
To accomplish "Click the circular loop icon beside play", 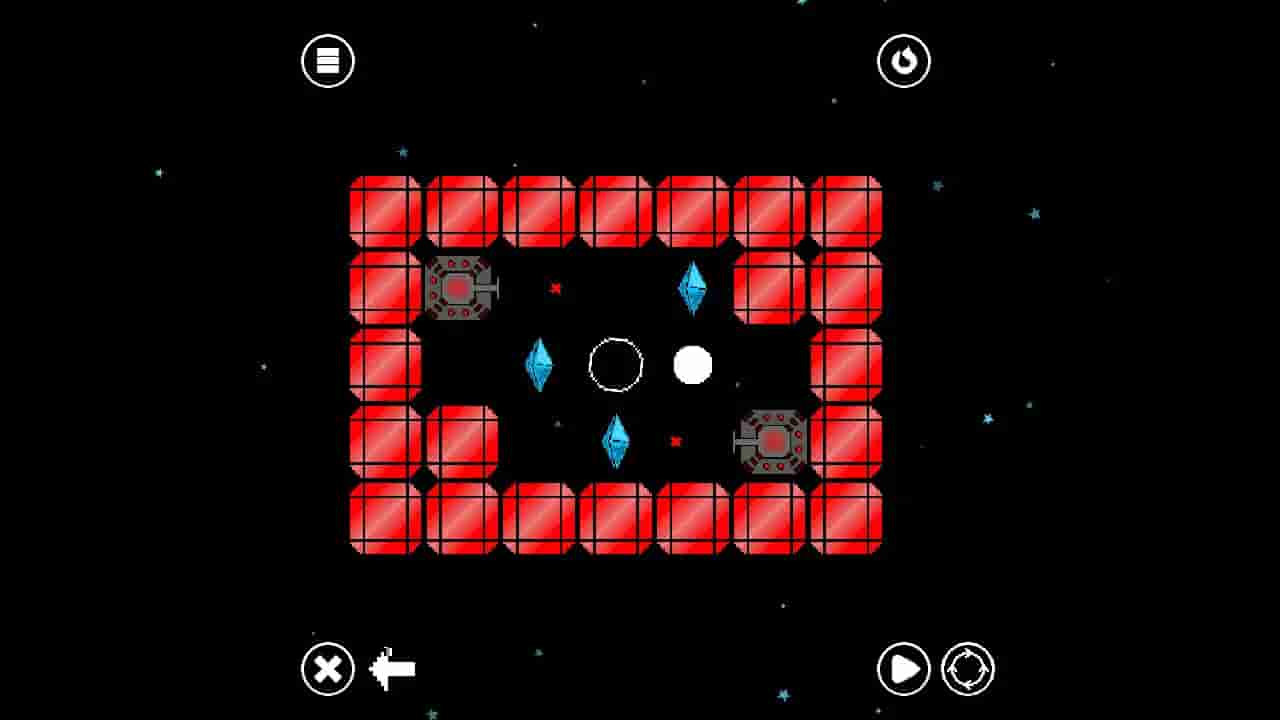I will pyautogui.click(x=966, y=667).
